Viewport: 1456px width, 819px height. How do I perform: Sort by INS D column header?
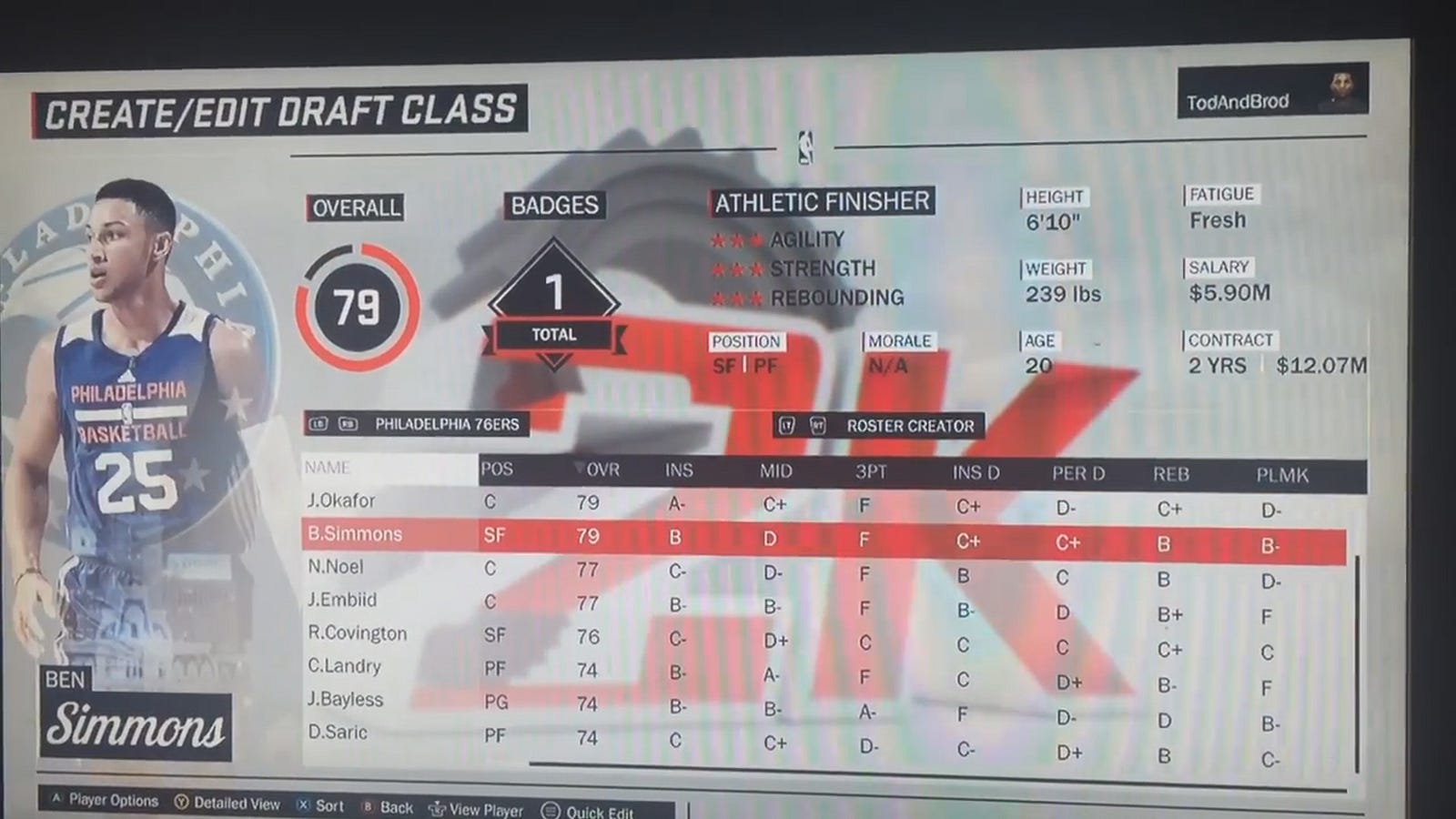(976, 472)
